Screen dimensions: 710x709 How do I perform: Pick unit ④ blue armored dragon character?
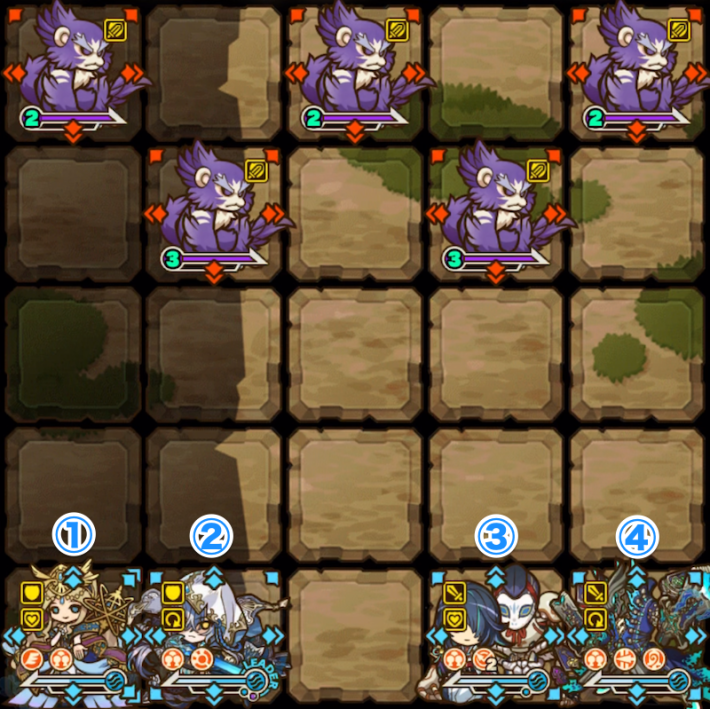(637, 635)
